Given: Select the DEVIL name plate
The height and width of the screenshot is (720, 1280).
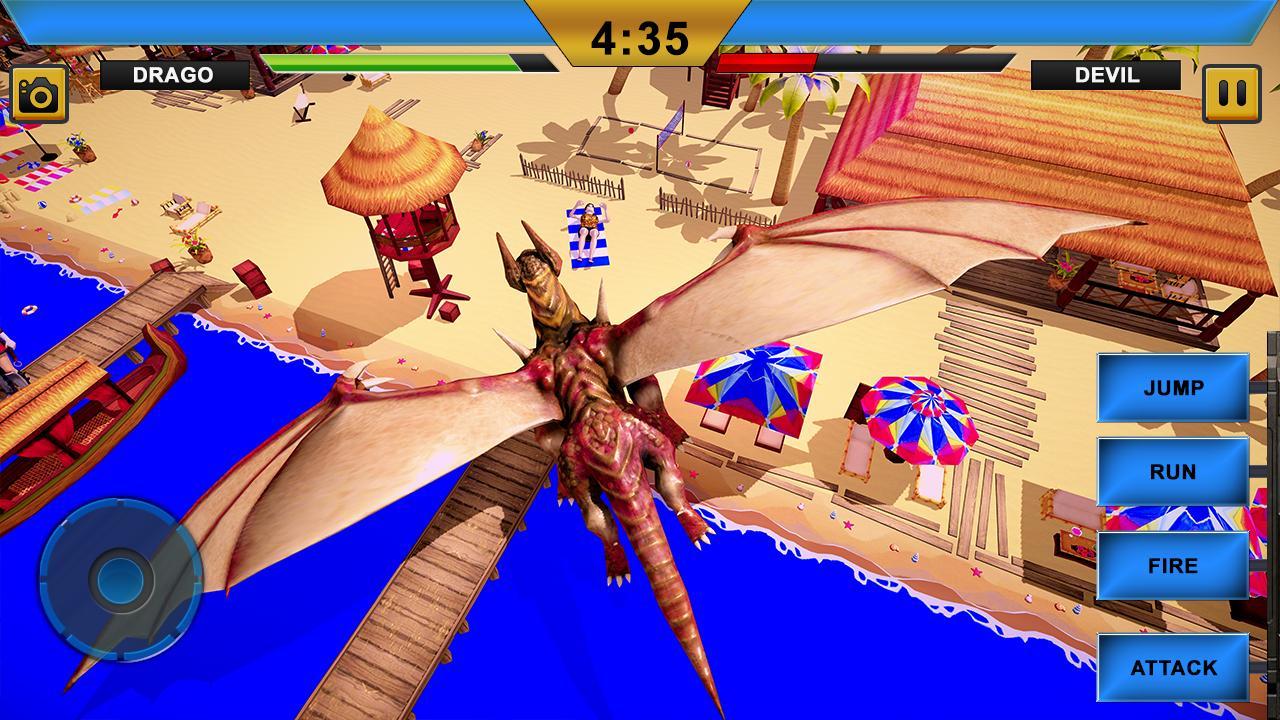Looking at the screenshot, I should click(x=1106, y=74).
